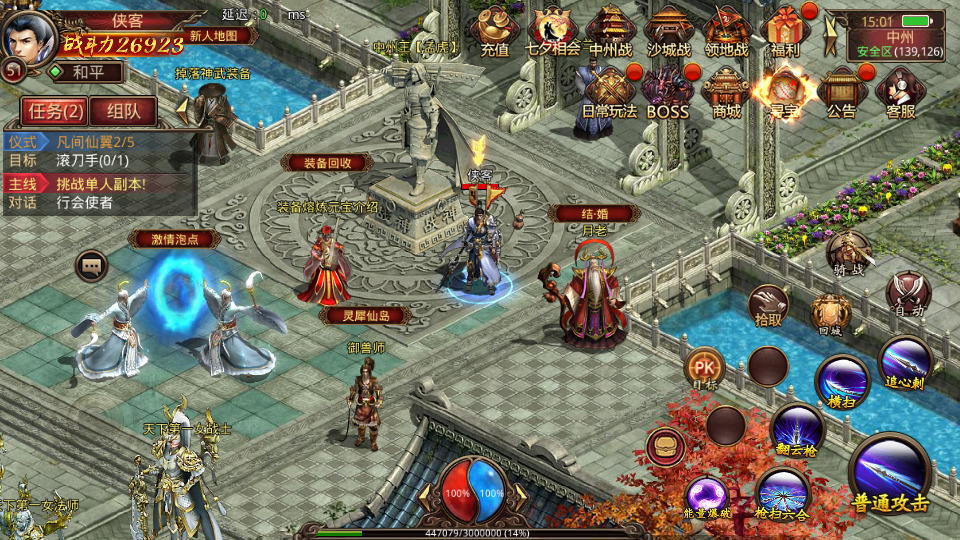Contact 客服 customer service
960x540 pixels.
coord(899,92)
